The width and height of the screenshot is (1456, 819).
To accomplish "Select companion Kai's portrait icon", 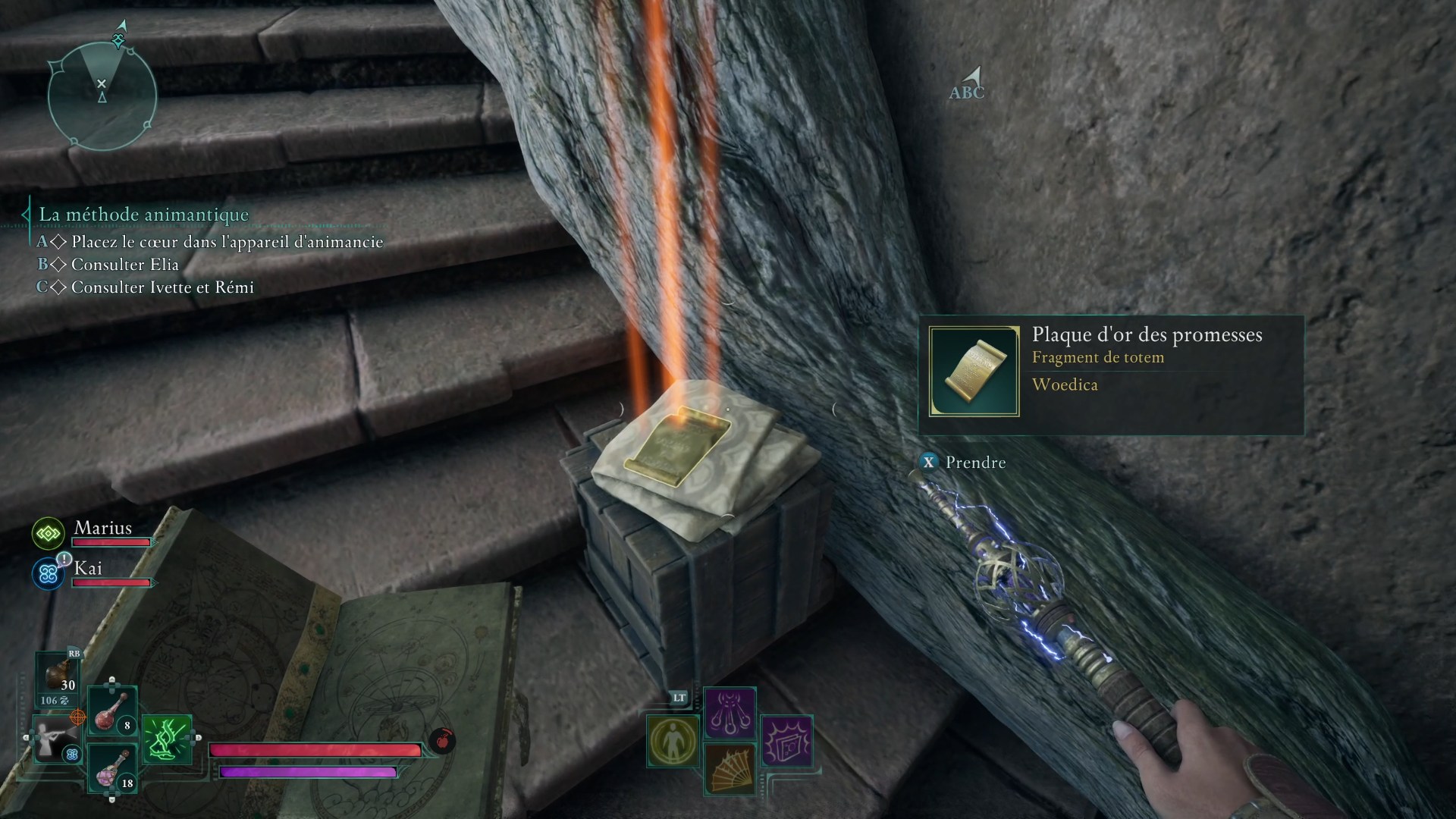I will [49, 574].
